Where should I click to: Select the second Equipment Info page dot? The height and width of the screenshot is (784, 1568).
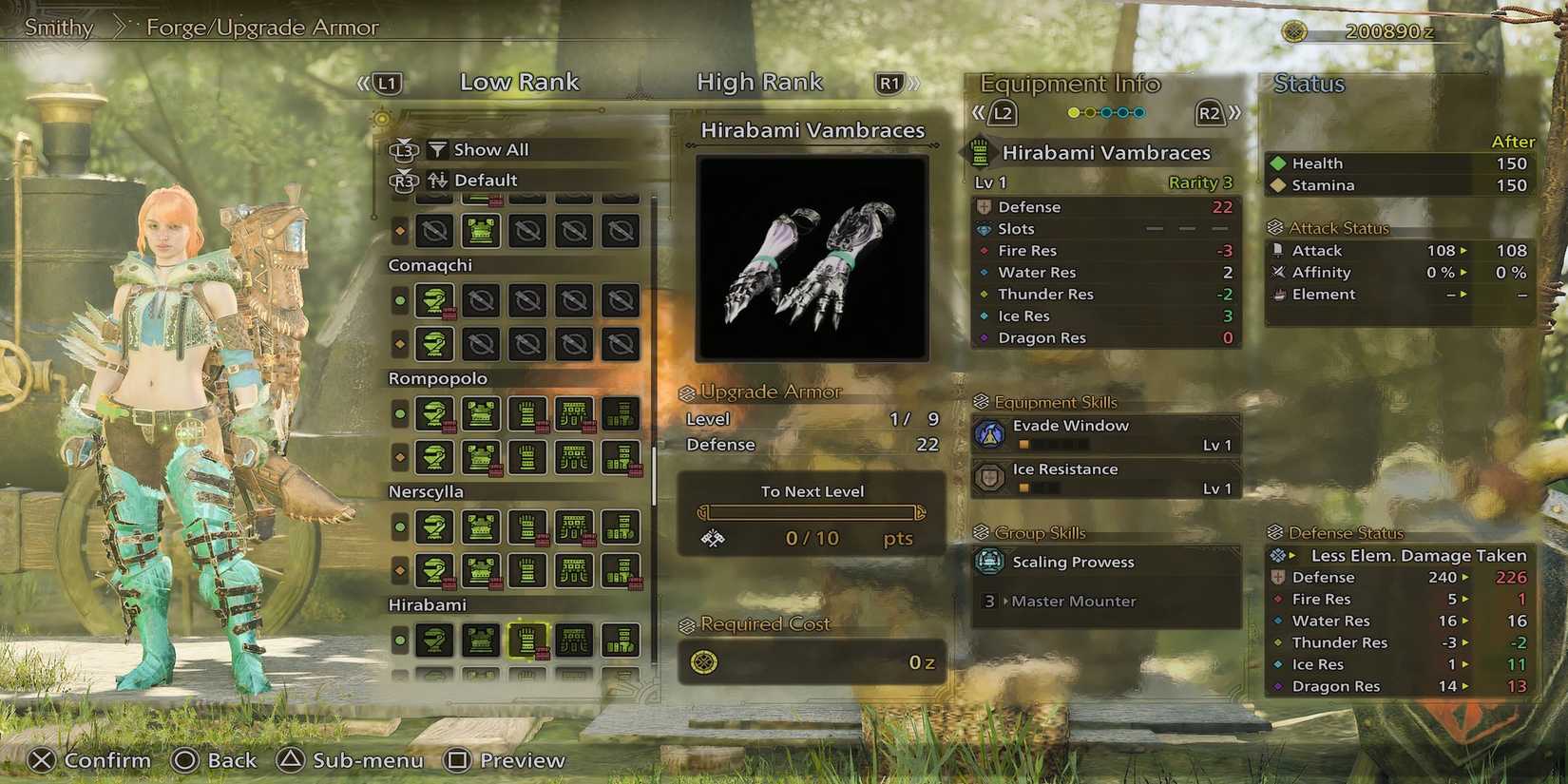tap(1089, 112)
